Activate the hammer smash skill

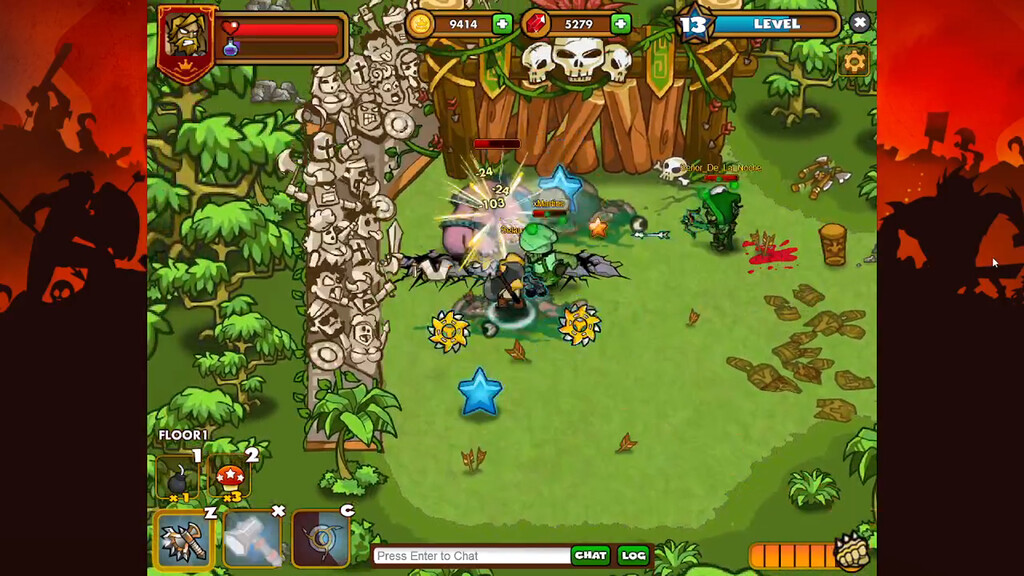coord(251,539)
